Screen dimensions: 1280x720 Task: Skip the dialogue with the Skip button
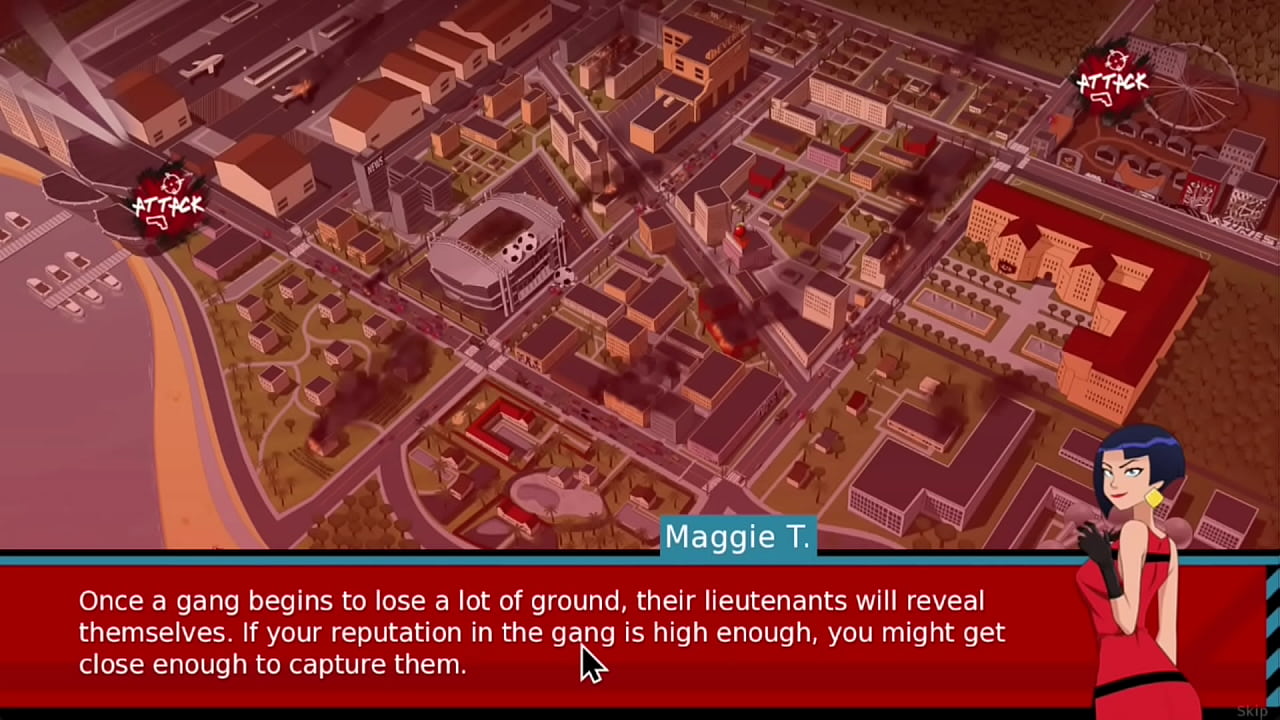(1251, 711)
